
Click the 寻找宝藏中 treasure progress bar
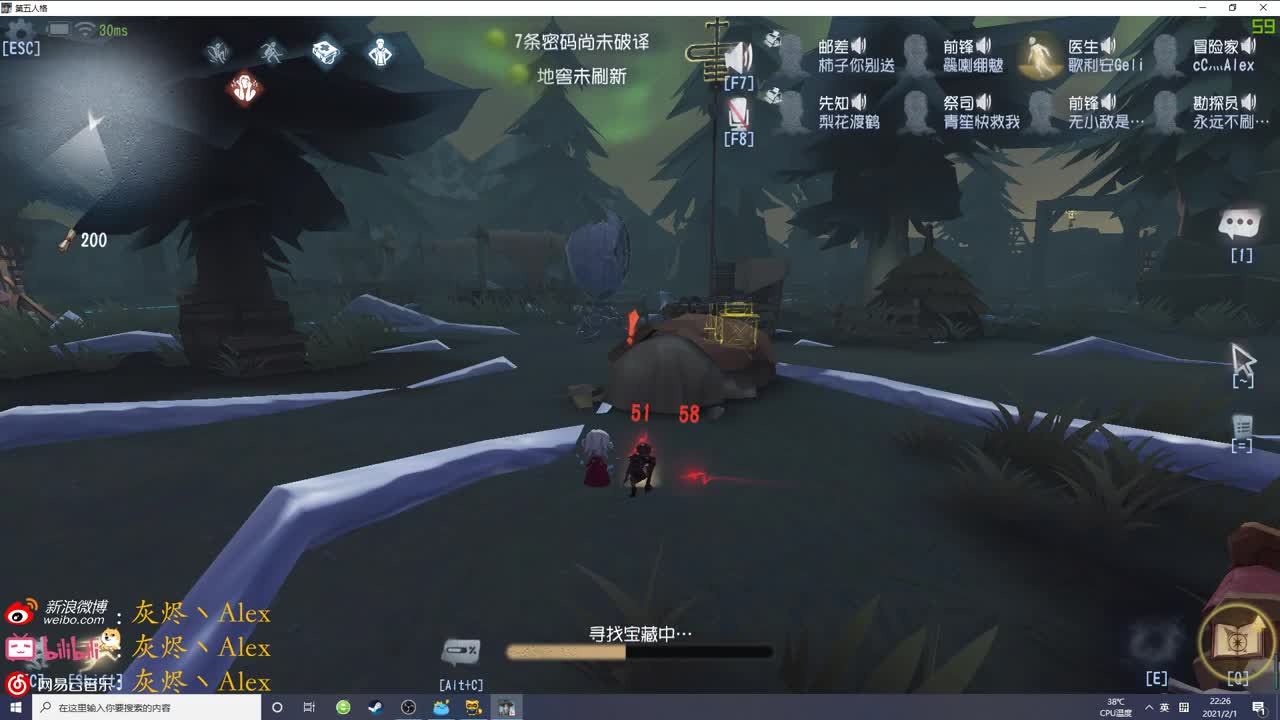640,651
